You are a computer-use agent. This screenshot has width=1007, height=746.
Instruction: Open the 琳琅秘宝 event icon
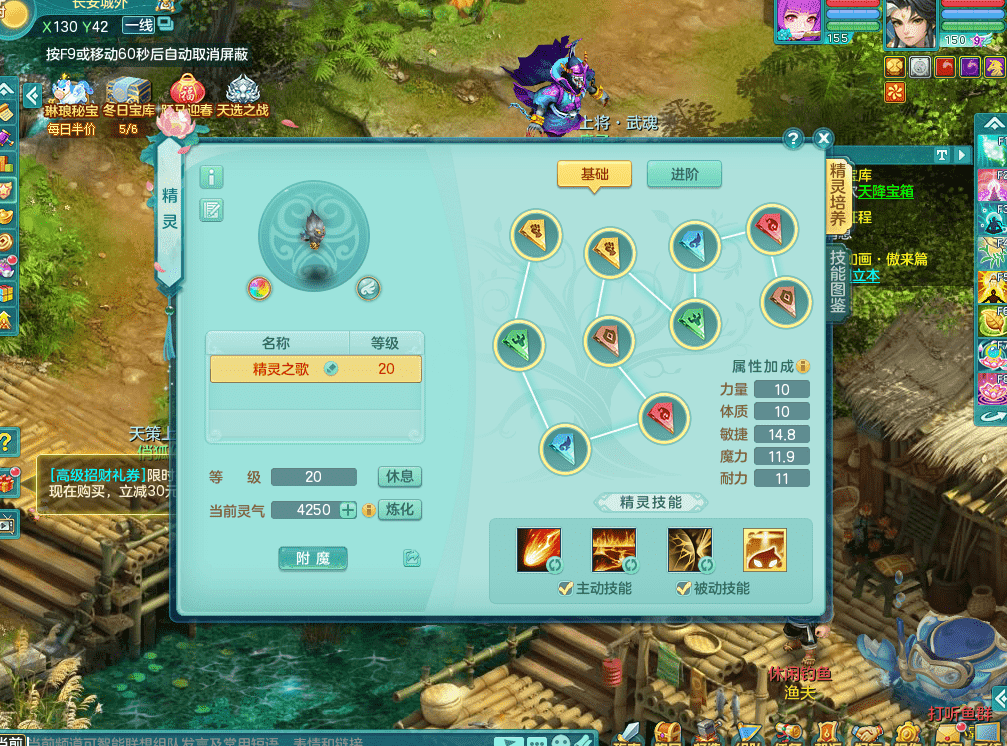(x=72, y=95)
